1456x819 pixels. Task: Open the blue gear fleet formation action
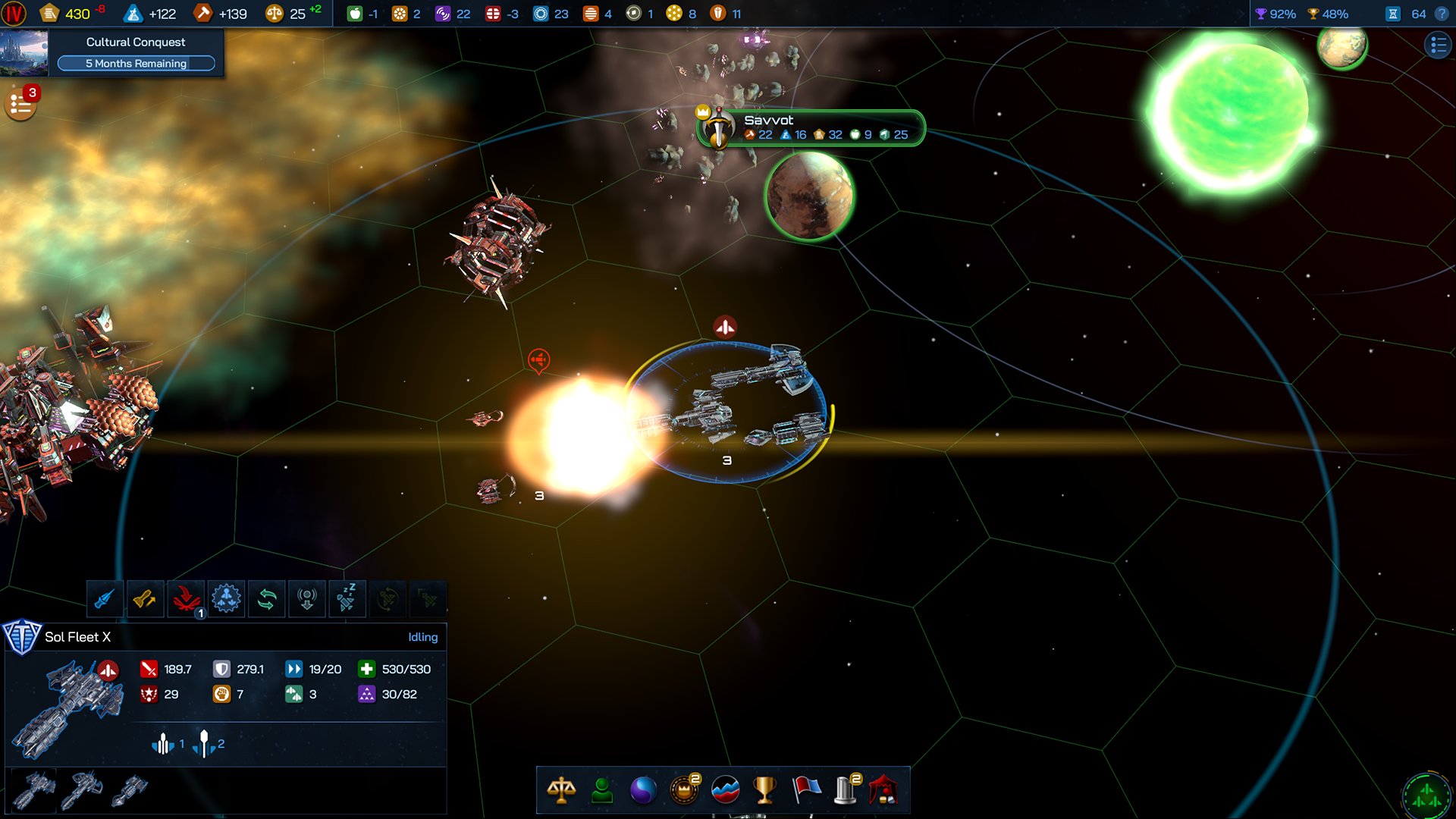[226, 599]
